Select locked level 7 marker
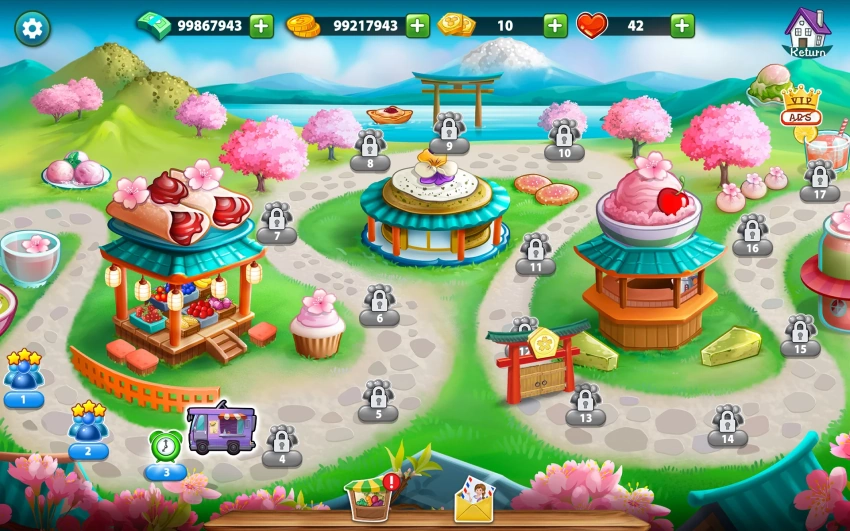Viewport: 850px width, 531px height. [x=276, y=221]
